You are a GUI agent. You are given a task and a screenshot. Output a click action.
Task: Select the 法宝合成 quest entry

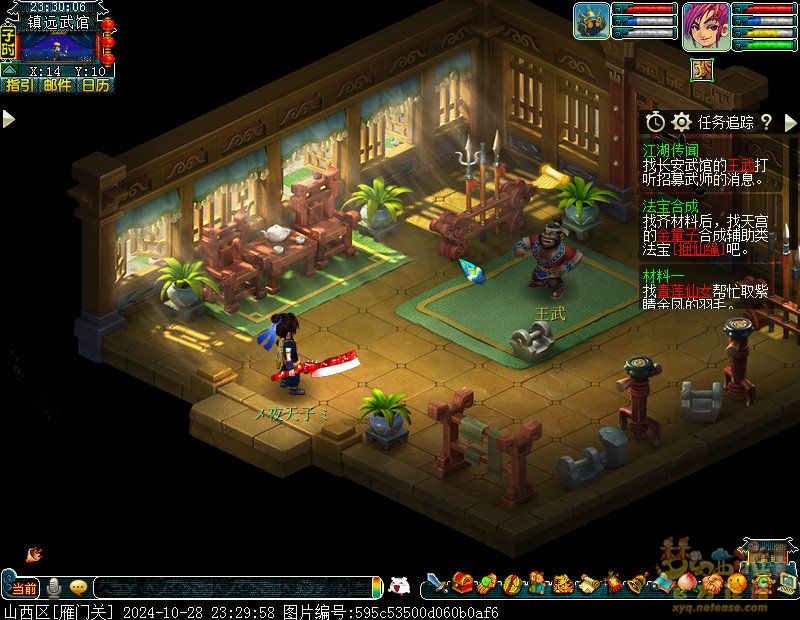(x=670, y=205)
